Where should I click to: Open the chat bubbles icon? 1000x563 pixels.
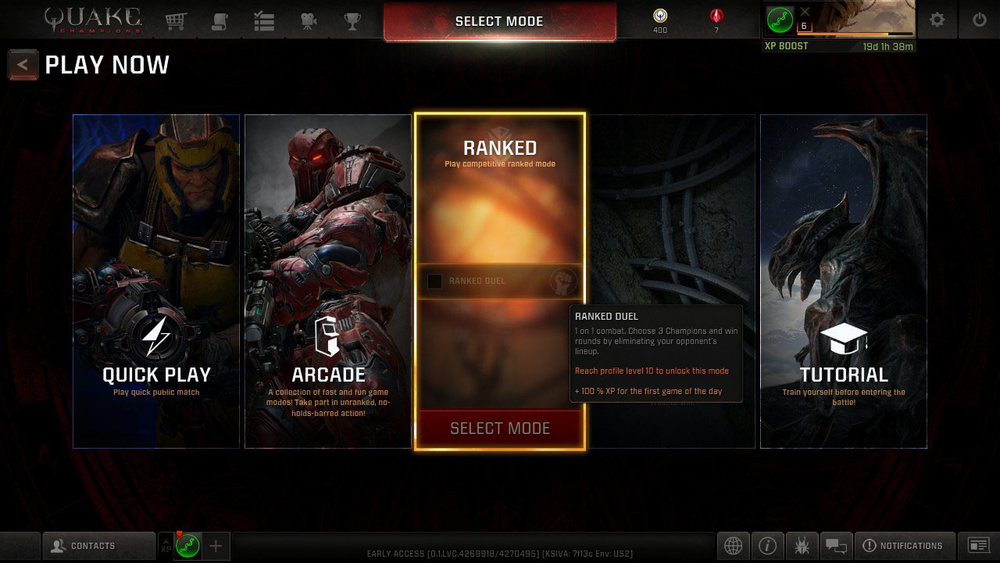click(836, 546)
